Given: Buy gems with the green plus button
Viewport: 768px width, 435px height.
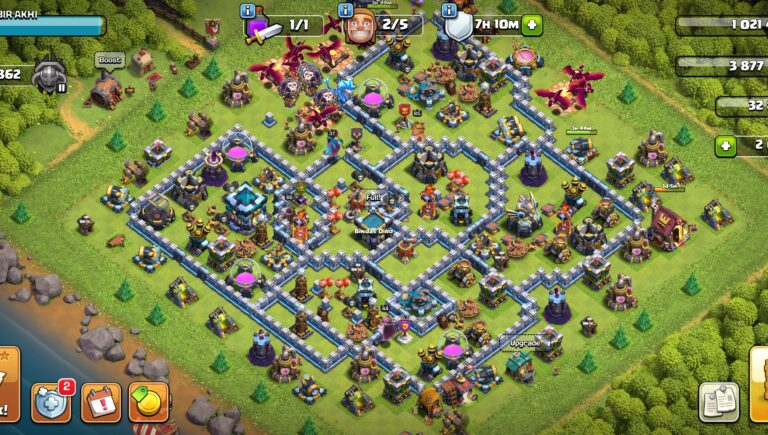Looking at the screenshot, I should 727,146.
